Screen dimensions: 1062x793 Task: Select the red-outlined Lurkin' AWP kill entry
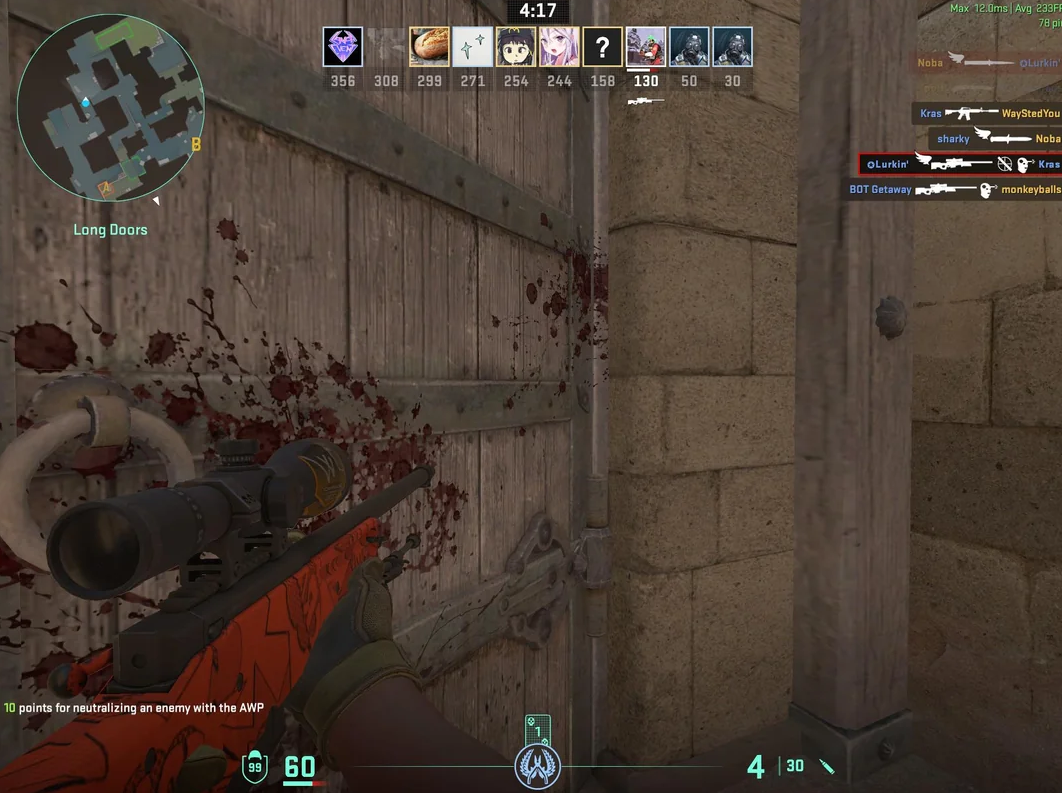point(961,164)
